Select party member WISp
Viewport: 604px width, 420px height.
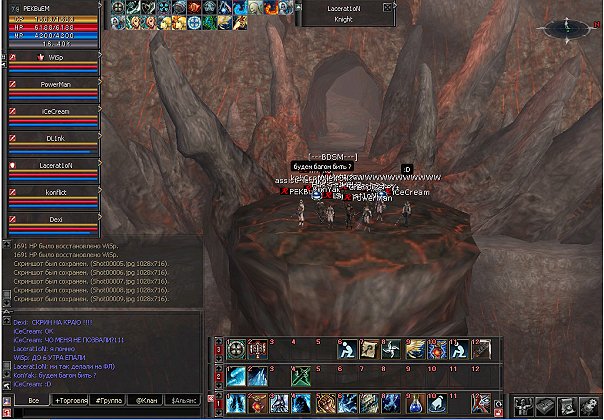click(55, 58)
